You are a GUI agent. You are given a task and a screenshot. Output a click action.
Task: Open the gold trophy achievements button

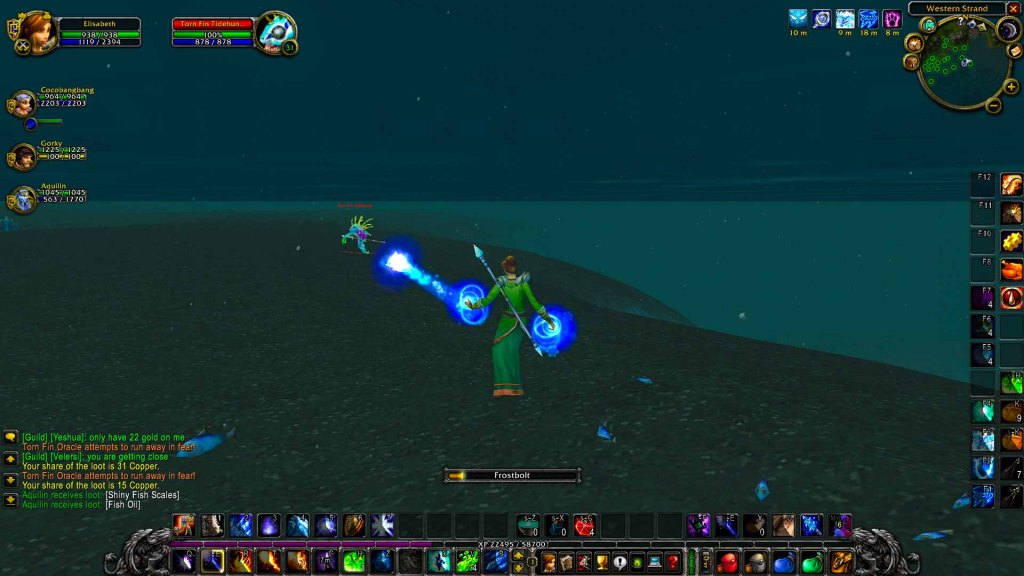(601, 562)
